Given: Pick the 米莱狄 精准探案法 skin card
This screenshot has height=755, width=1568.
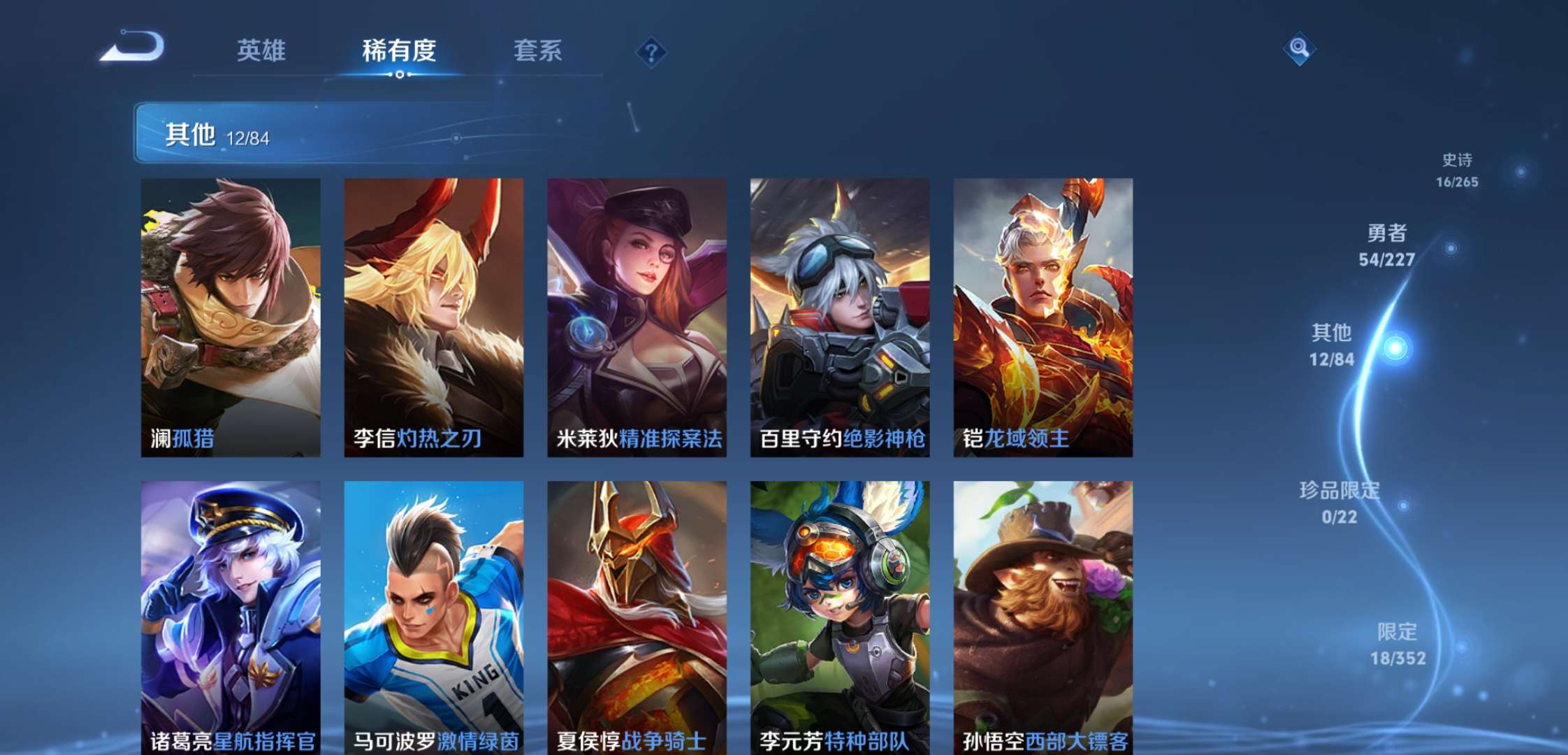Looking at the screenshot, I should [x=637, y=317].
